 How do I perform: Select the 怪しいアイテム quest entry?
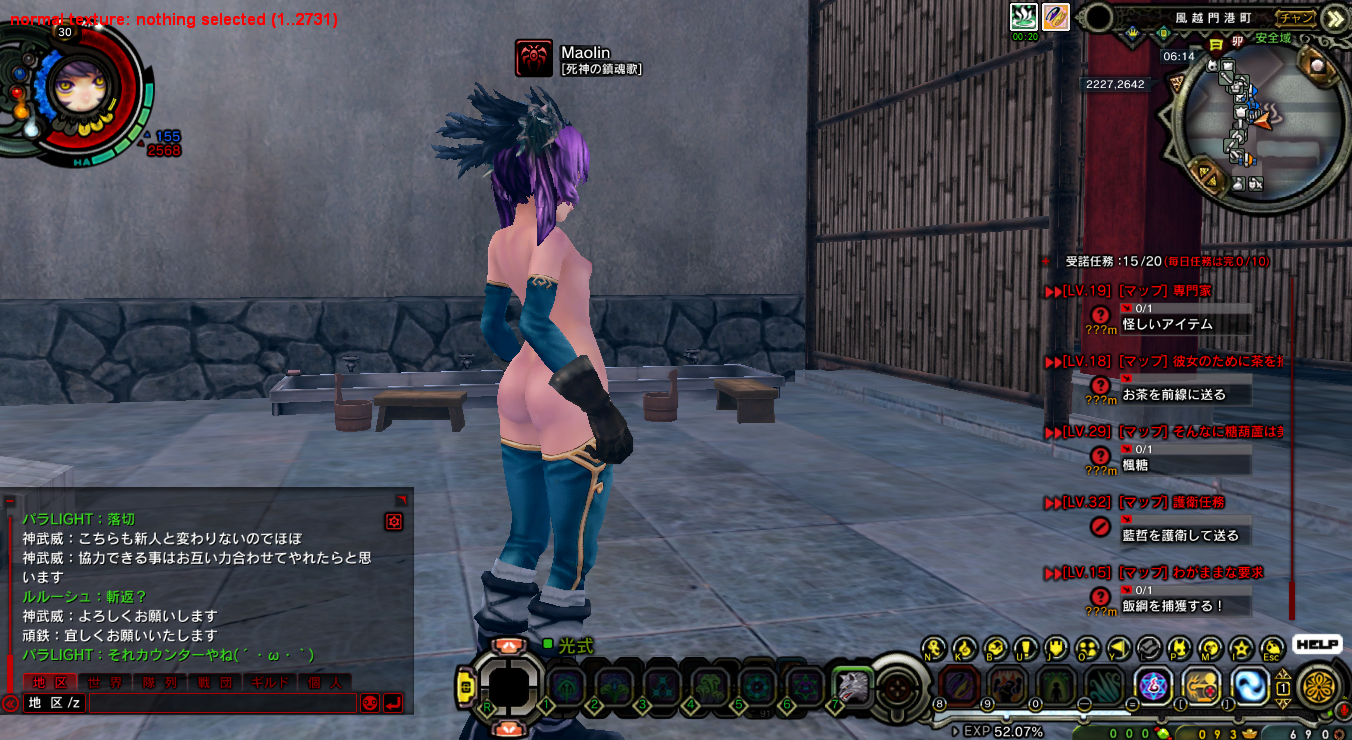coord(1167,324)
